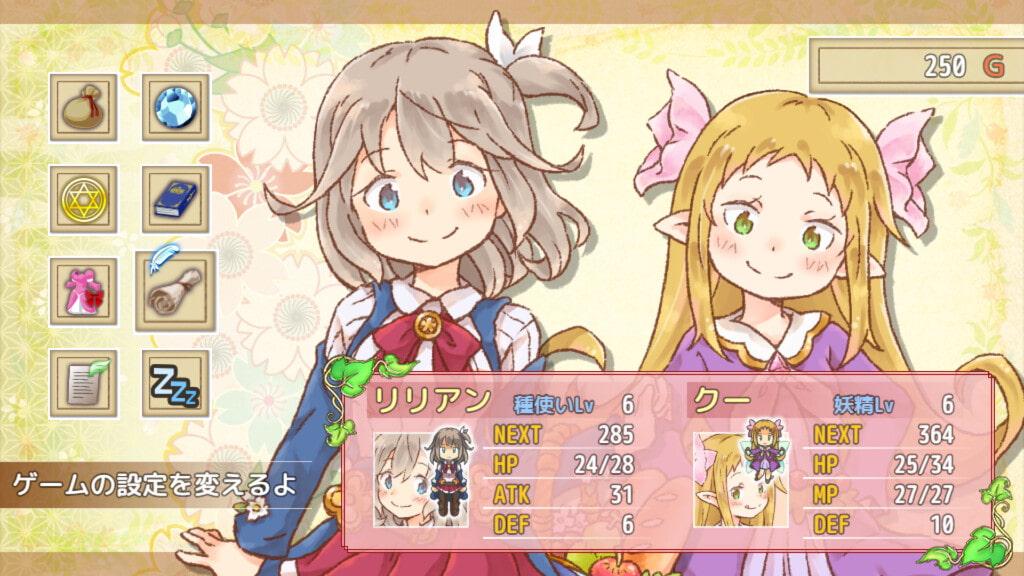Open the item bag menu

click(83, 107)
